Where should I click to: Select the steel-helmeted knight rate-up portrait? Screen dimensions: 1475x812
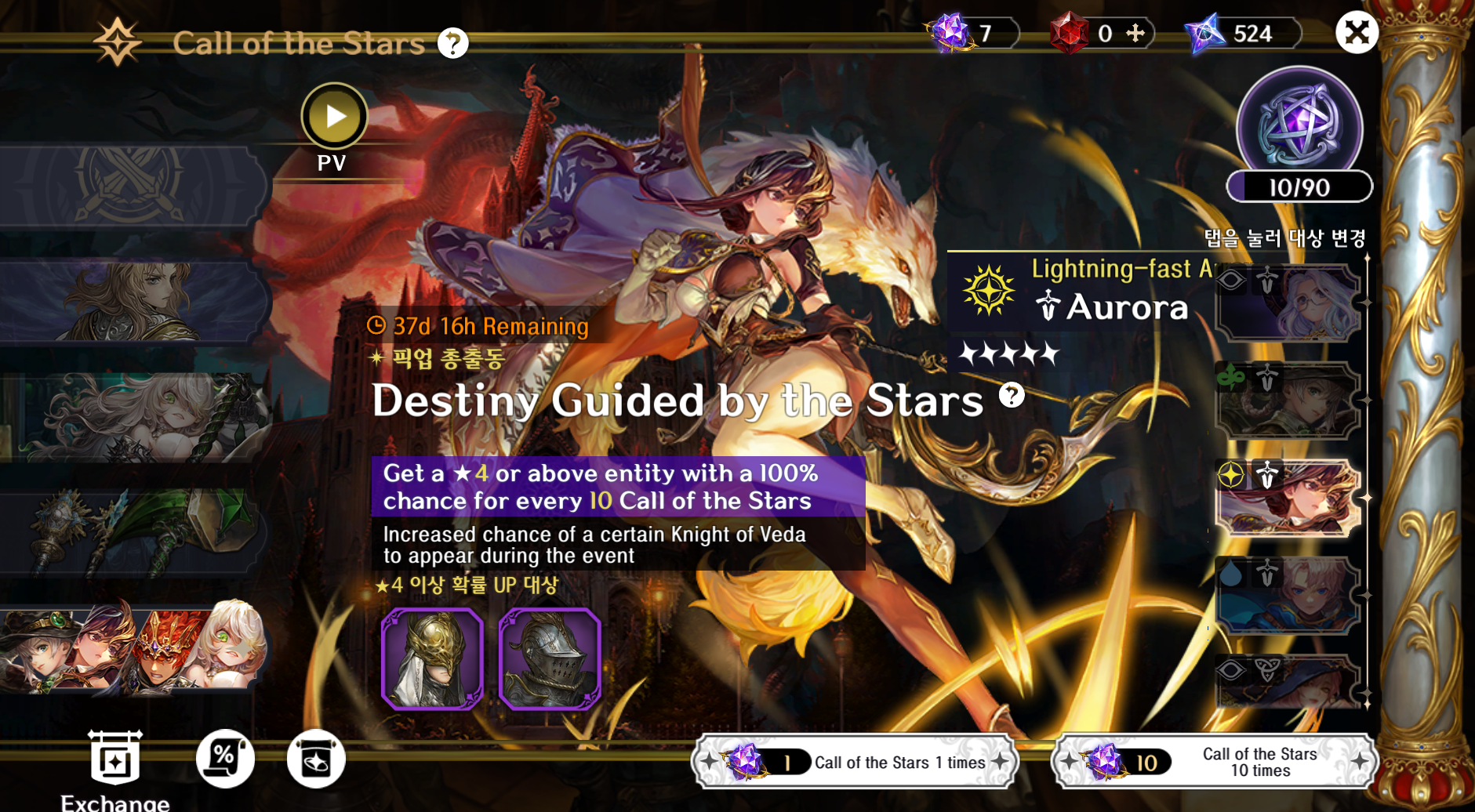tap(550, 658)
